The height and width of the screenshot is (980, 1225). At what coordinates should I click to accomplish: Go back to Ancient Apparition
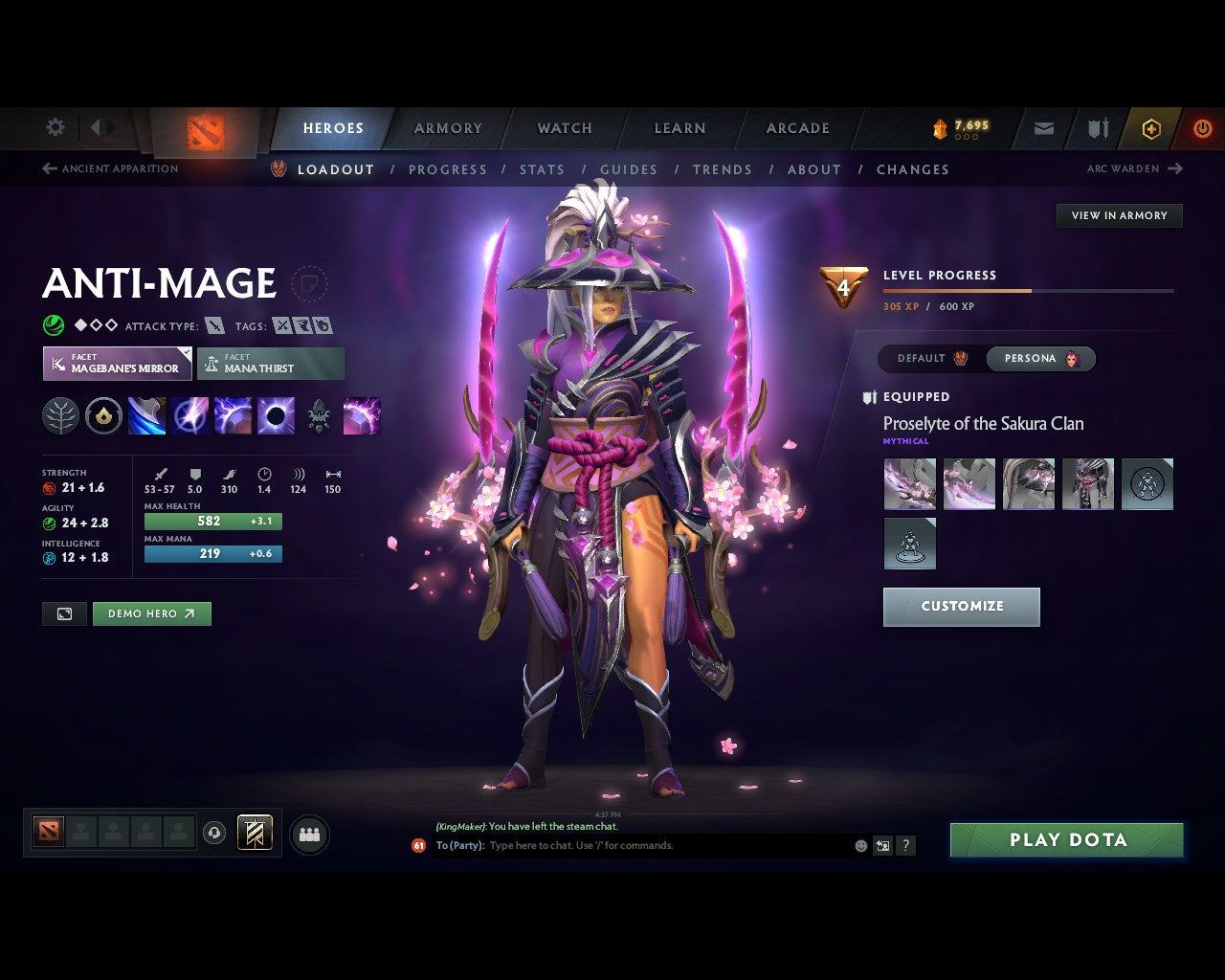(110, 168)
